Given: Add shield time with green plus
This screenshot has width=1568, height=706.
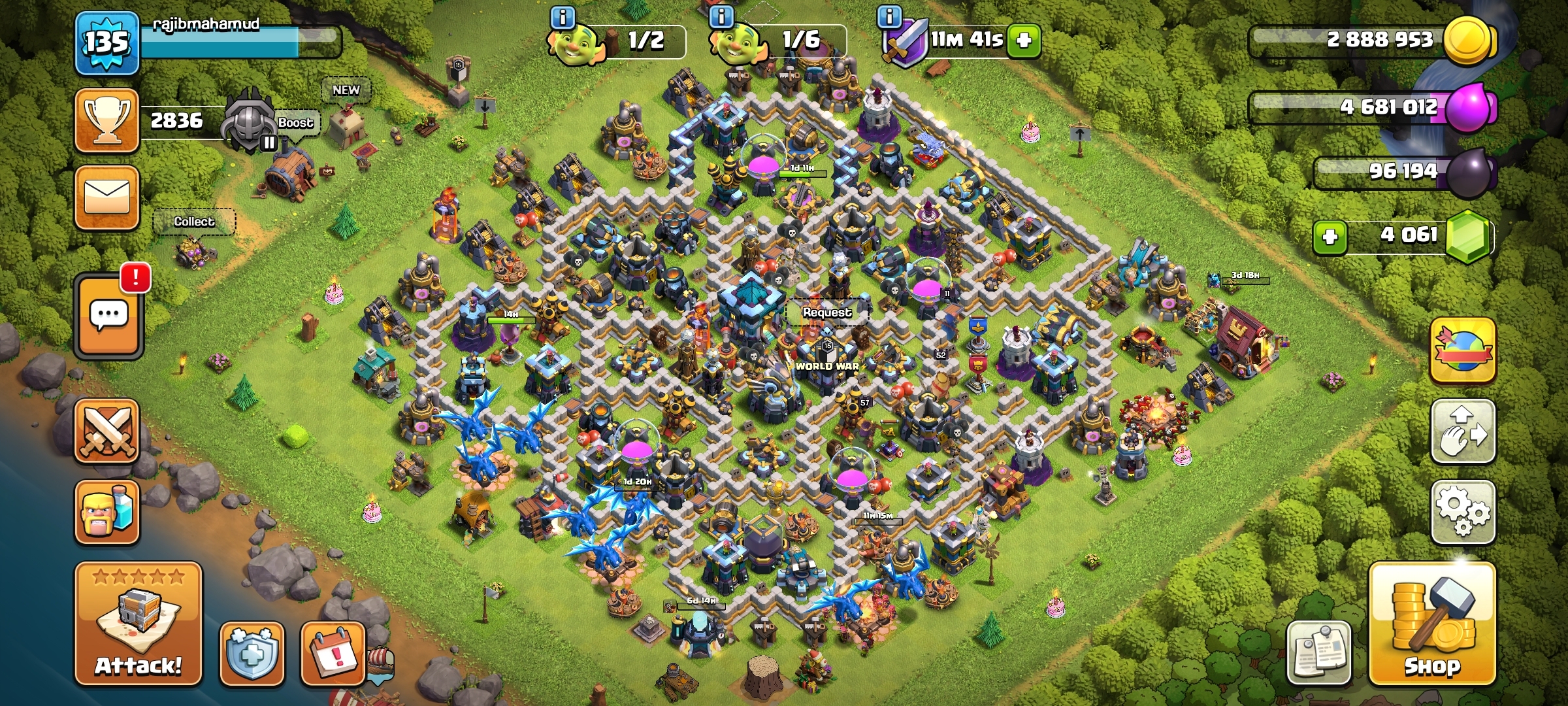Looking at the screenshot, I should coord(1024,41).
